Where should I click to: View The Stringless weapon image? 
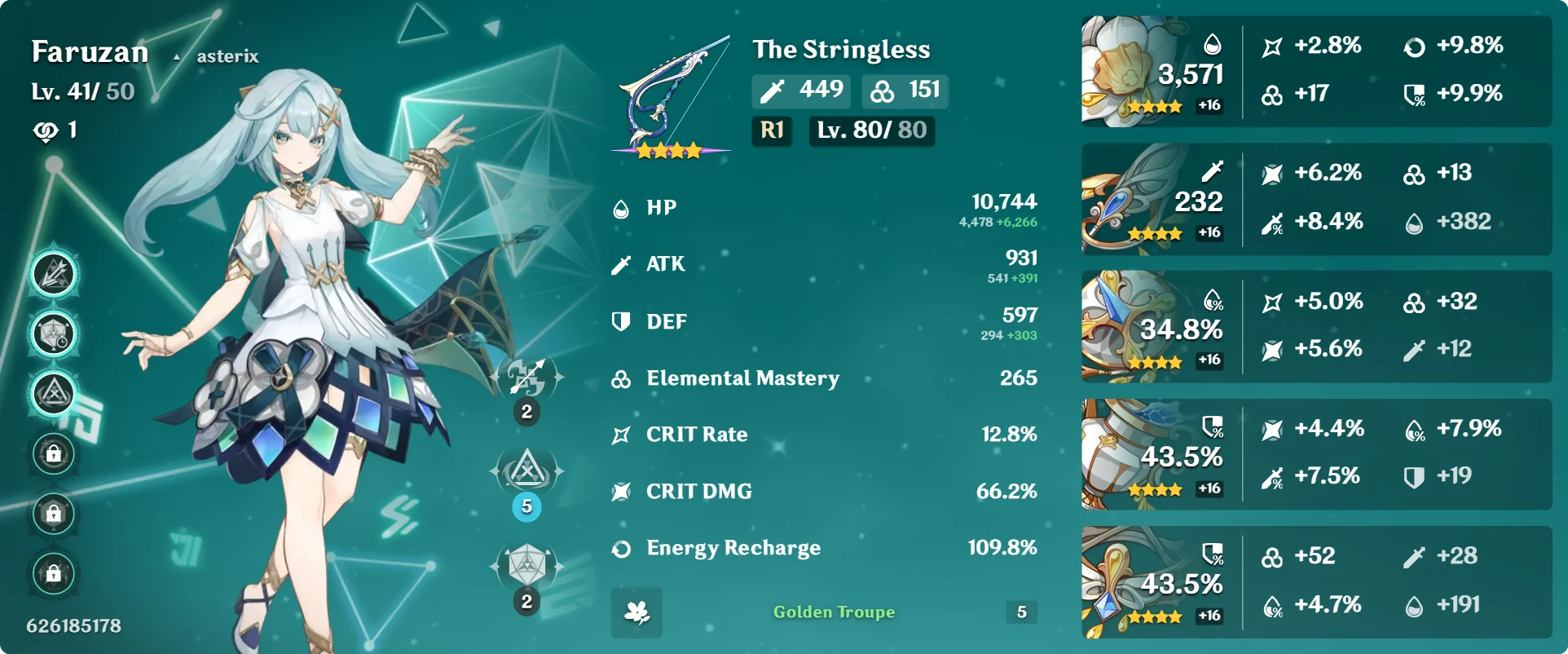670,86
